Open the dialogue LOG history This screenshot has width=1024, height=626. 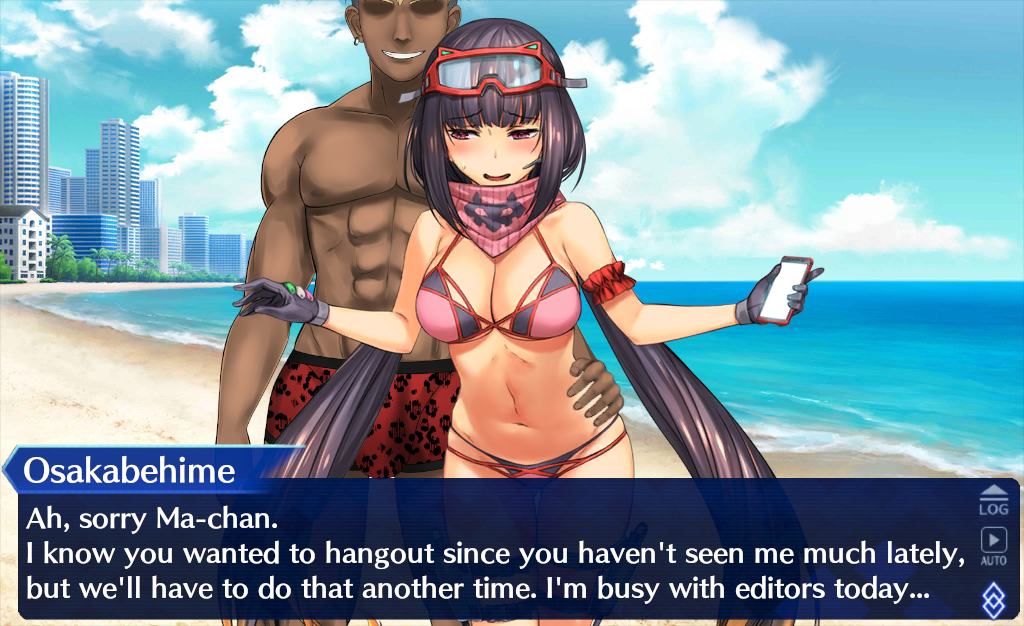tap(993, 500)
